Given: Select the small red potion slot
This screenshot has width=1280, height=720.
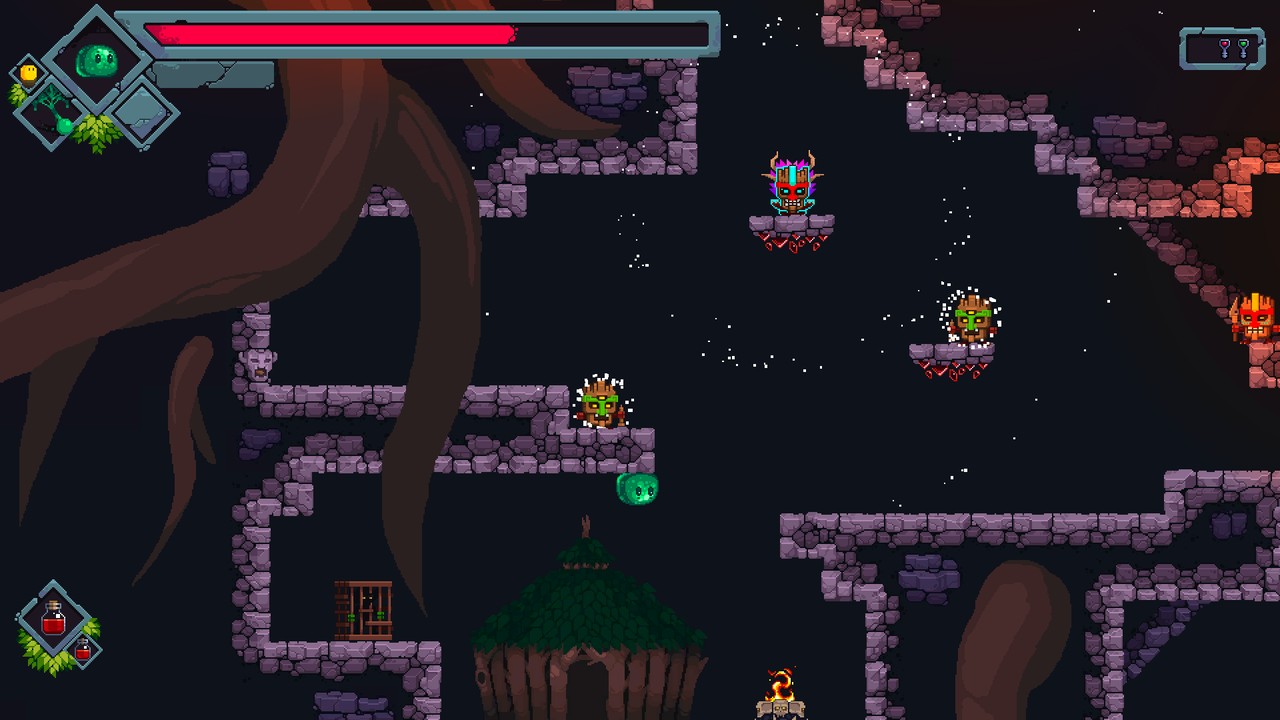Looking at the screenshot, I should pyautogui.click(x=84, y=651).
